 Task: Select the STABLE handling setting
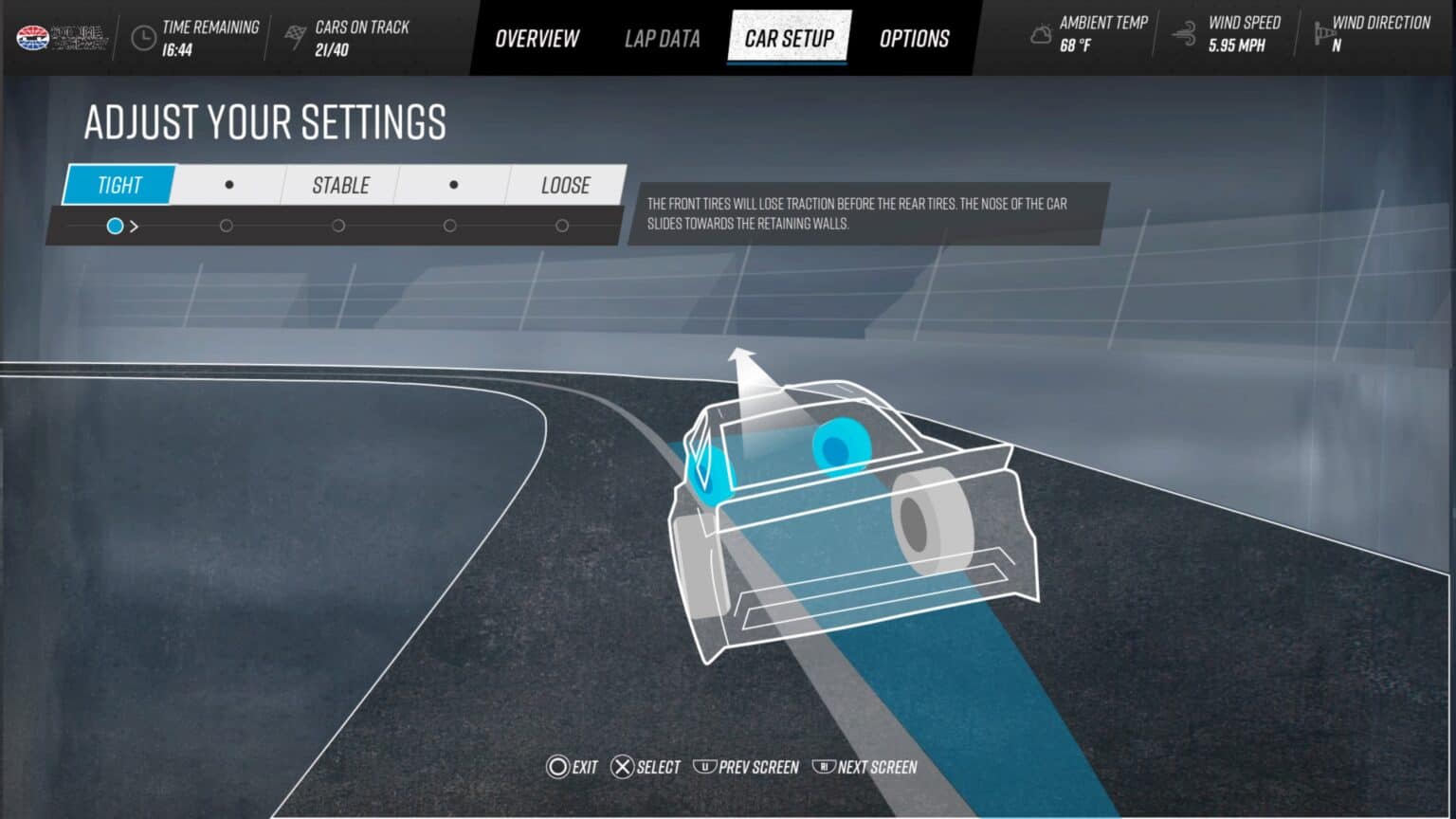(x=340, y=185)
